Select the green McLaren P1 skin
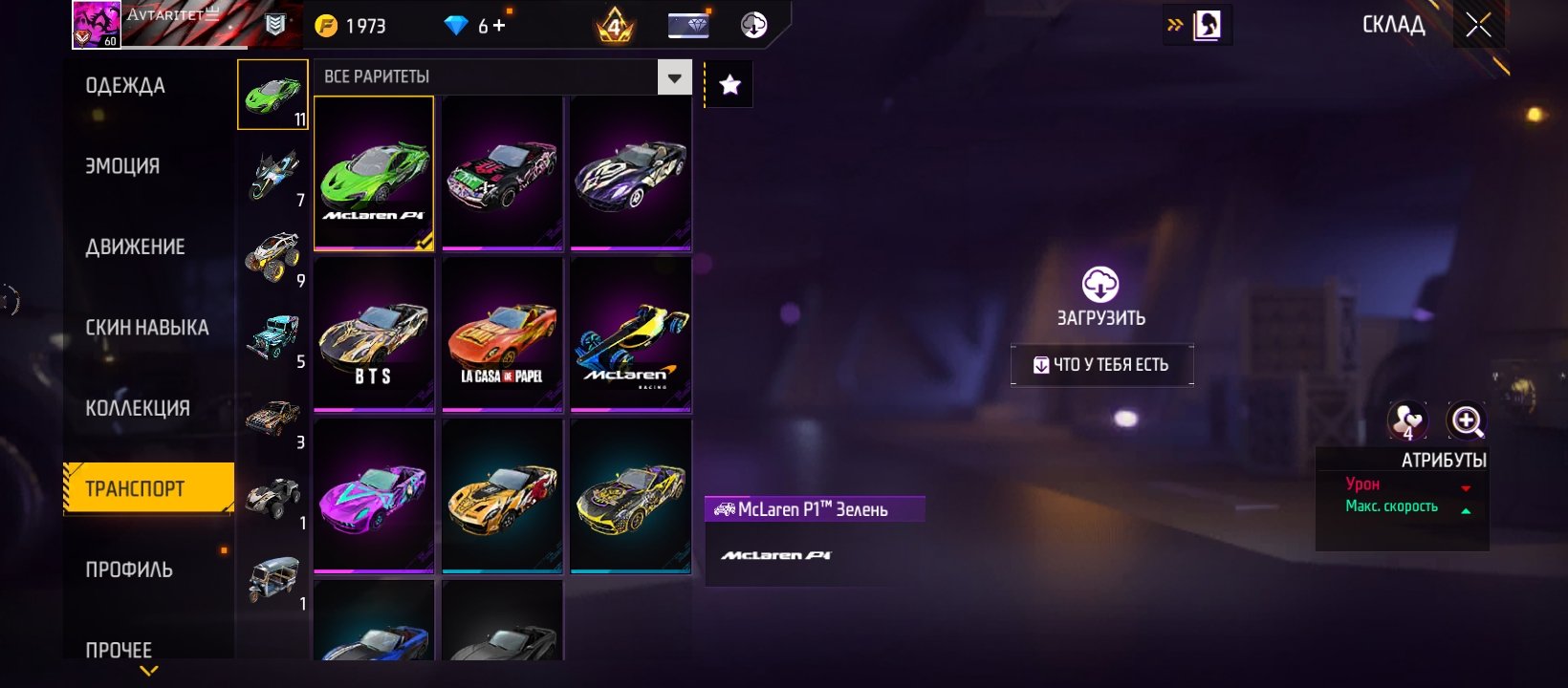This screenshot has height=688, width=1568. click(x=374, y=173)
